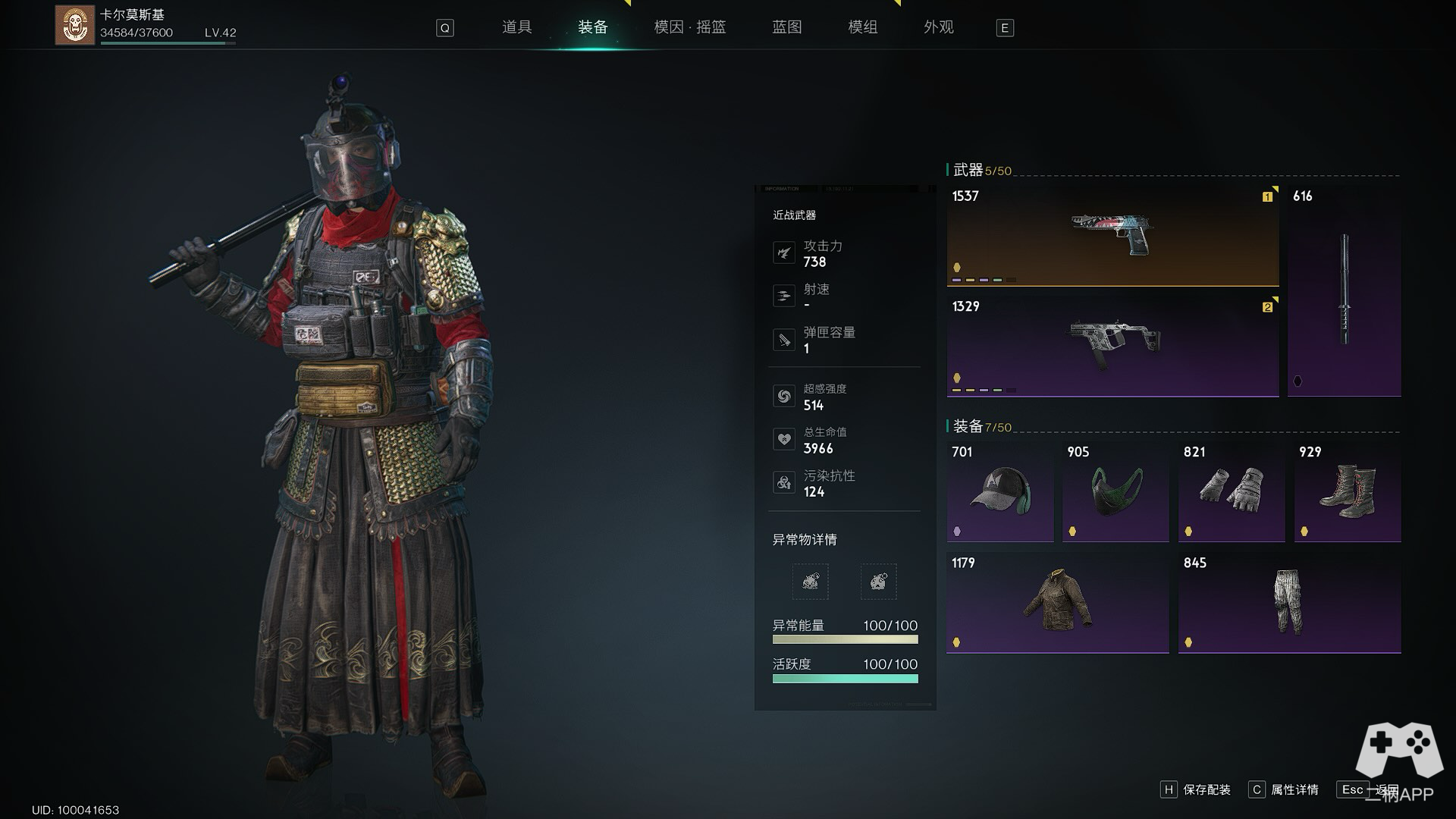Select the melee baton weapon slot
This screenshot has width=1456, height=819.
click(1344, 290)
